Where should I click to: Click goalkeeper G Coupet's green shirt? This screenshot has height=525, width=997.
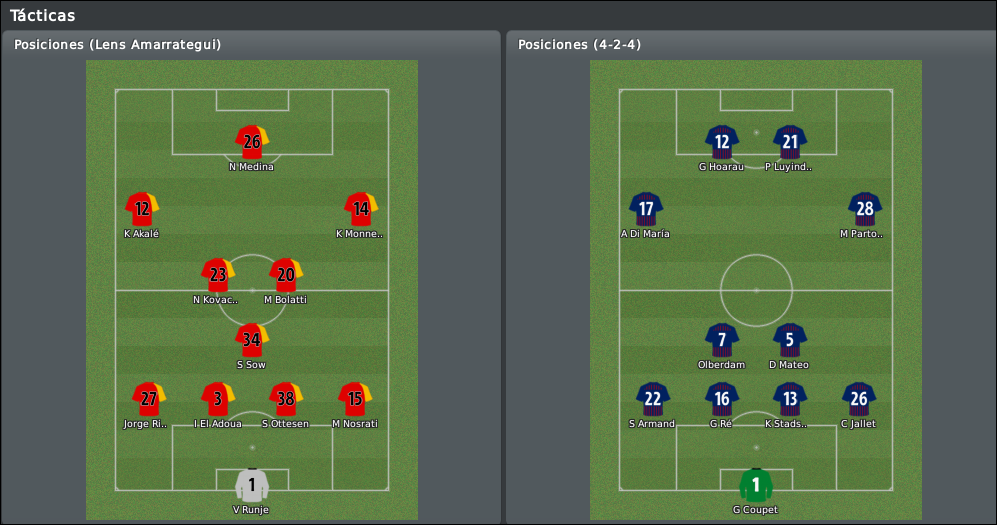pos(756,485)
